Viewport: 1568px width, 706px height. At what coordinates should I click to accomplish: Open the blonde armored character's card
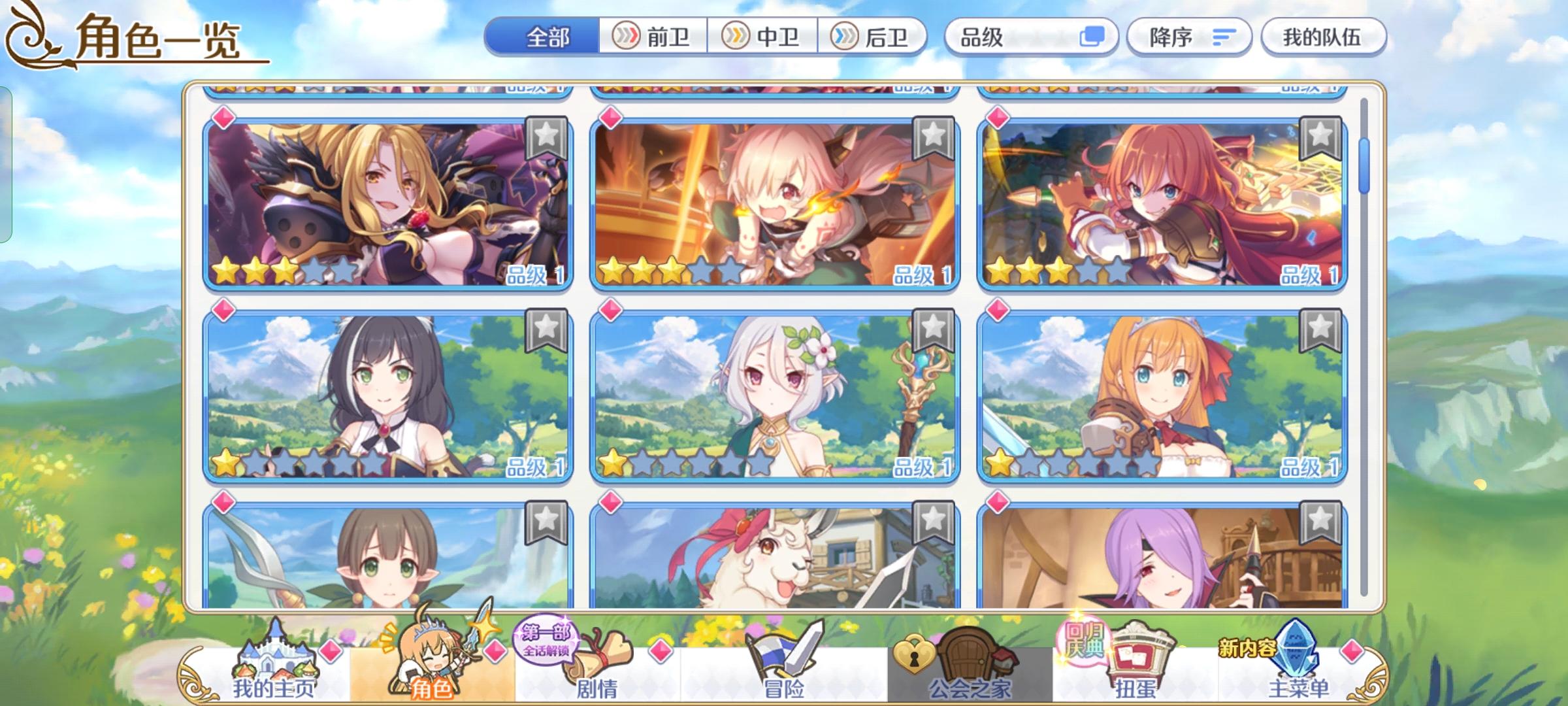click(385, 203)
